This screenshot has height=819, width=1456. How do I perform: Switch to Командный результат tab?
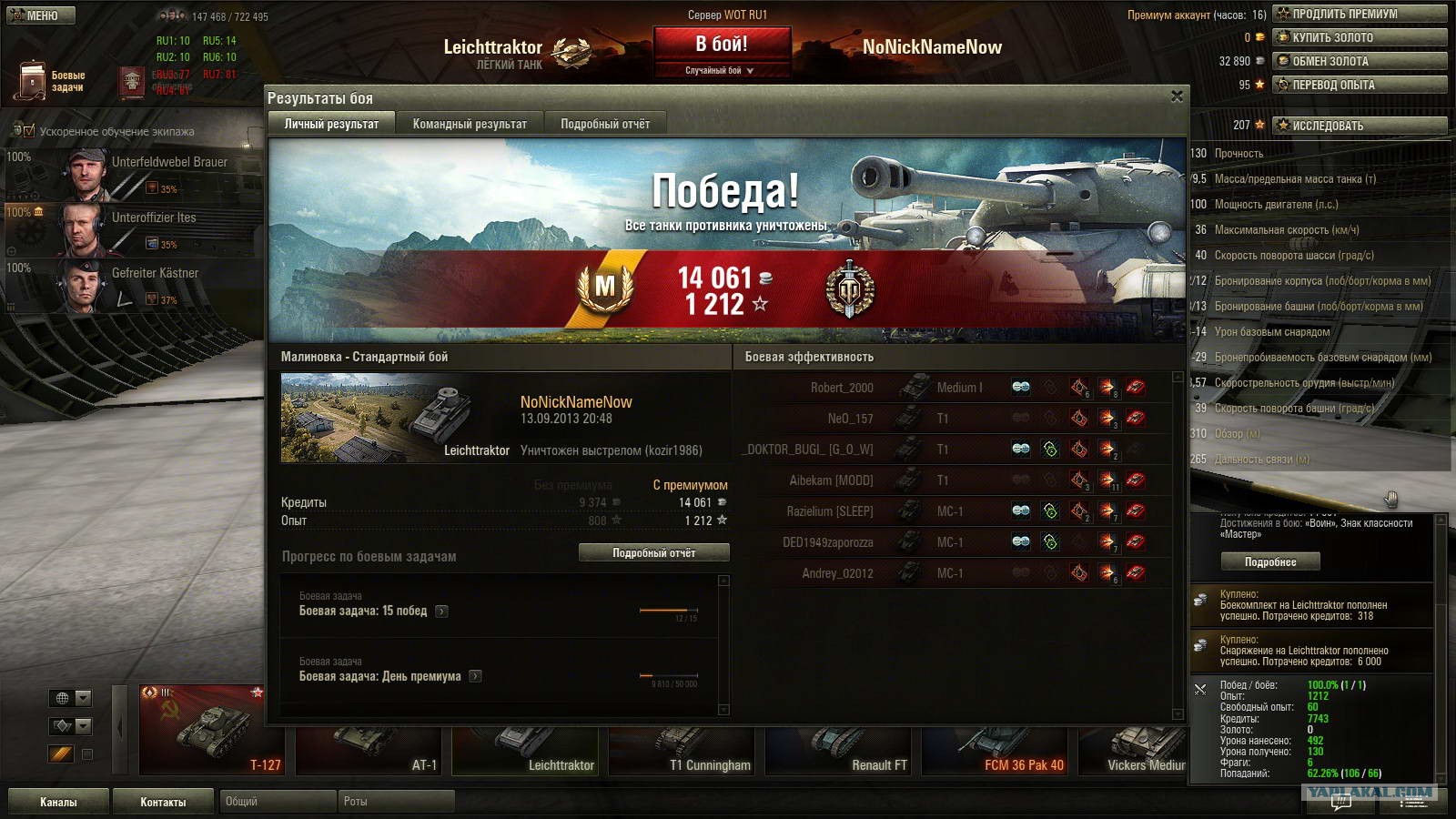(470, 124)
